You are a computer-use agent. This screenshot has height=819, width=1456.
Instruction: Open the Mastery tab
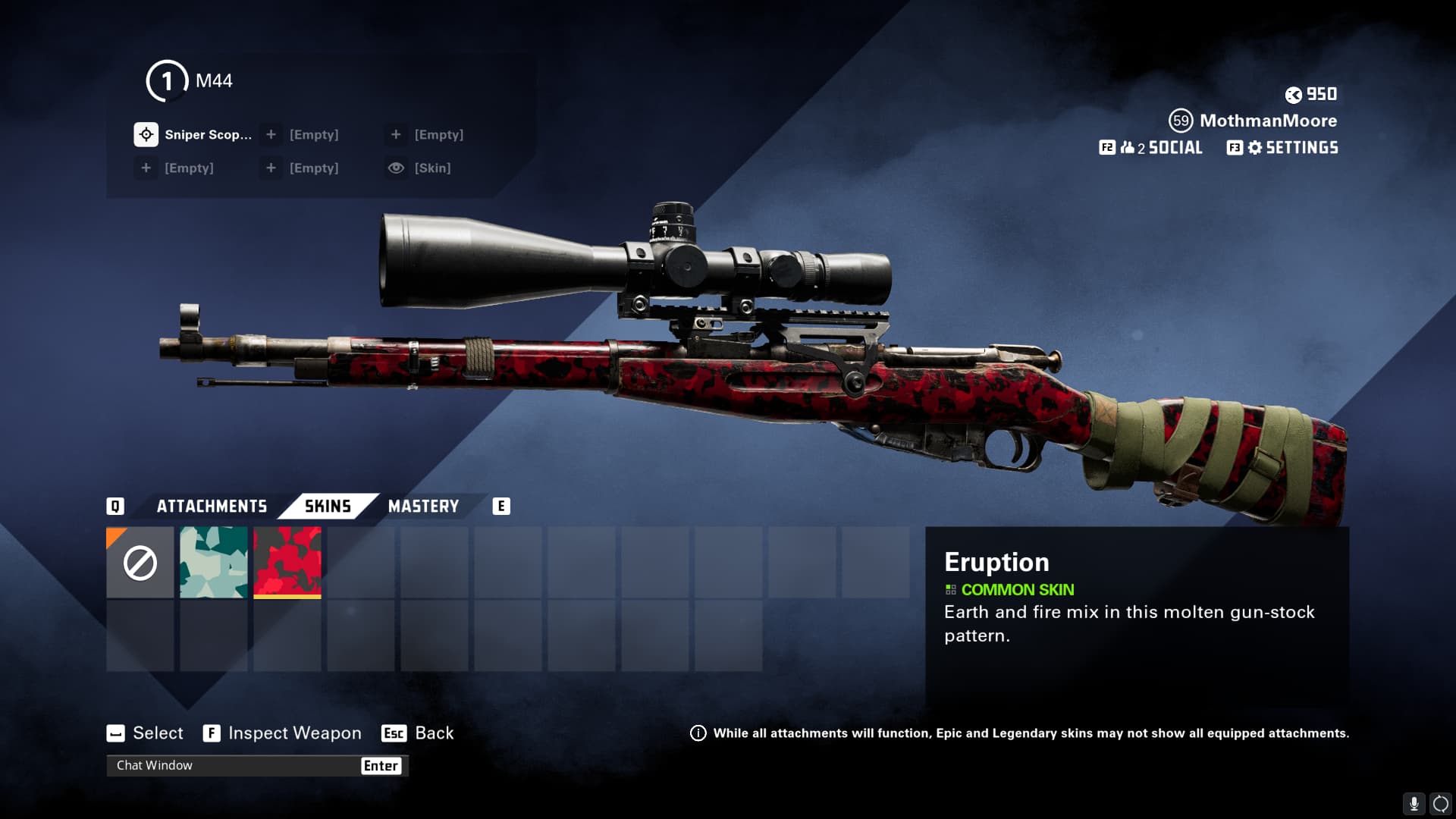click(423, 507)
